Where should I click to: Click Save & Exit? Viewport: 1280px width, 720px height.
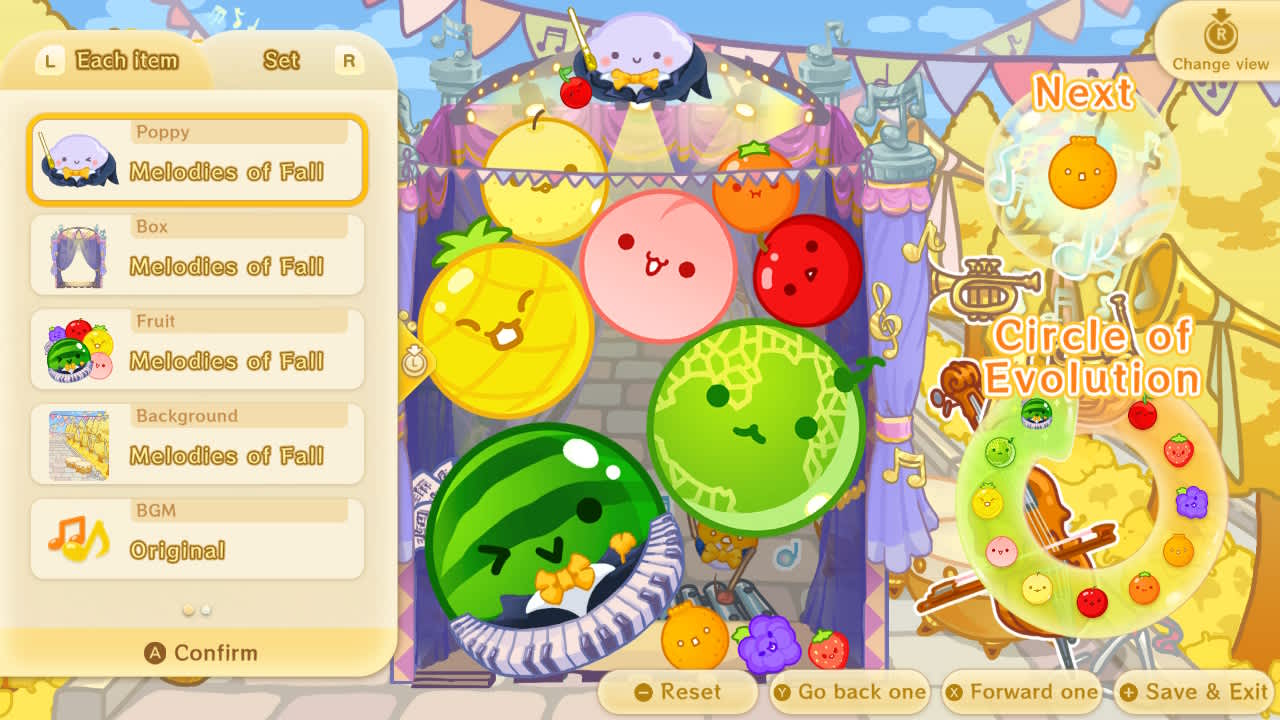click(x=1193, y=691)
